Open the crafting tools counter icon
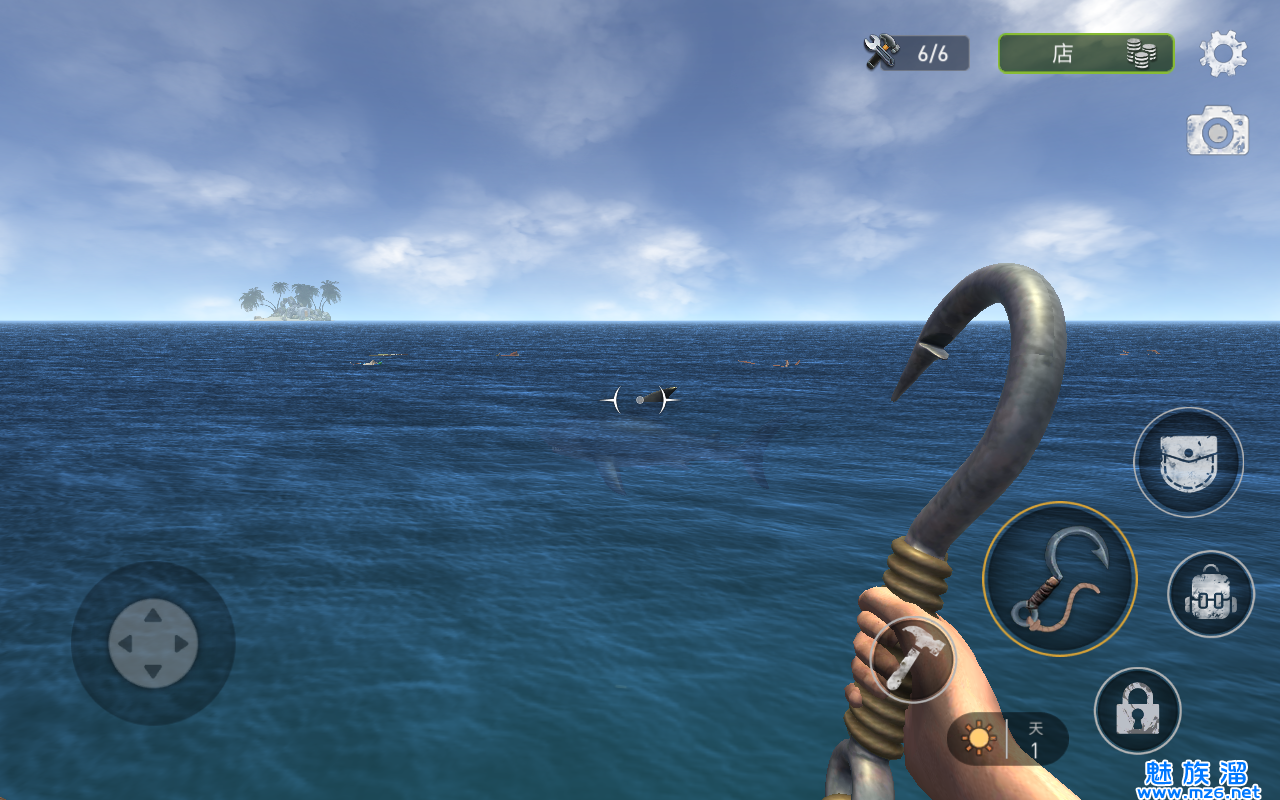Image resolution: width=1280 pixels, height=800 pixels. [883, 52]
